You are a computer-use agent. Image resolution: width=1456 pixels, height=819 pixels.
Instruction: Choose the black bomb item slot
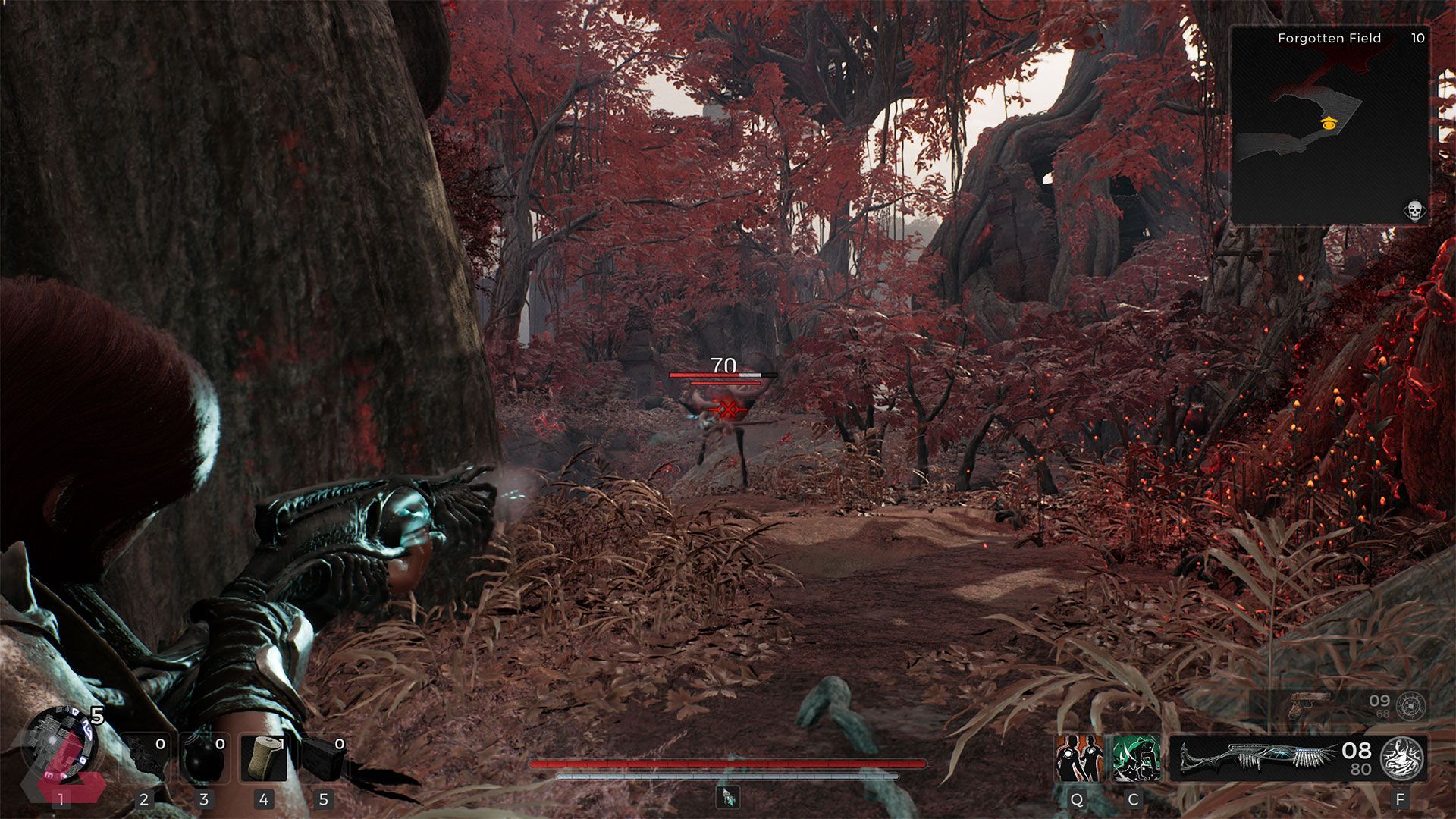[205, 759]
